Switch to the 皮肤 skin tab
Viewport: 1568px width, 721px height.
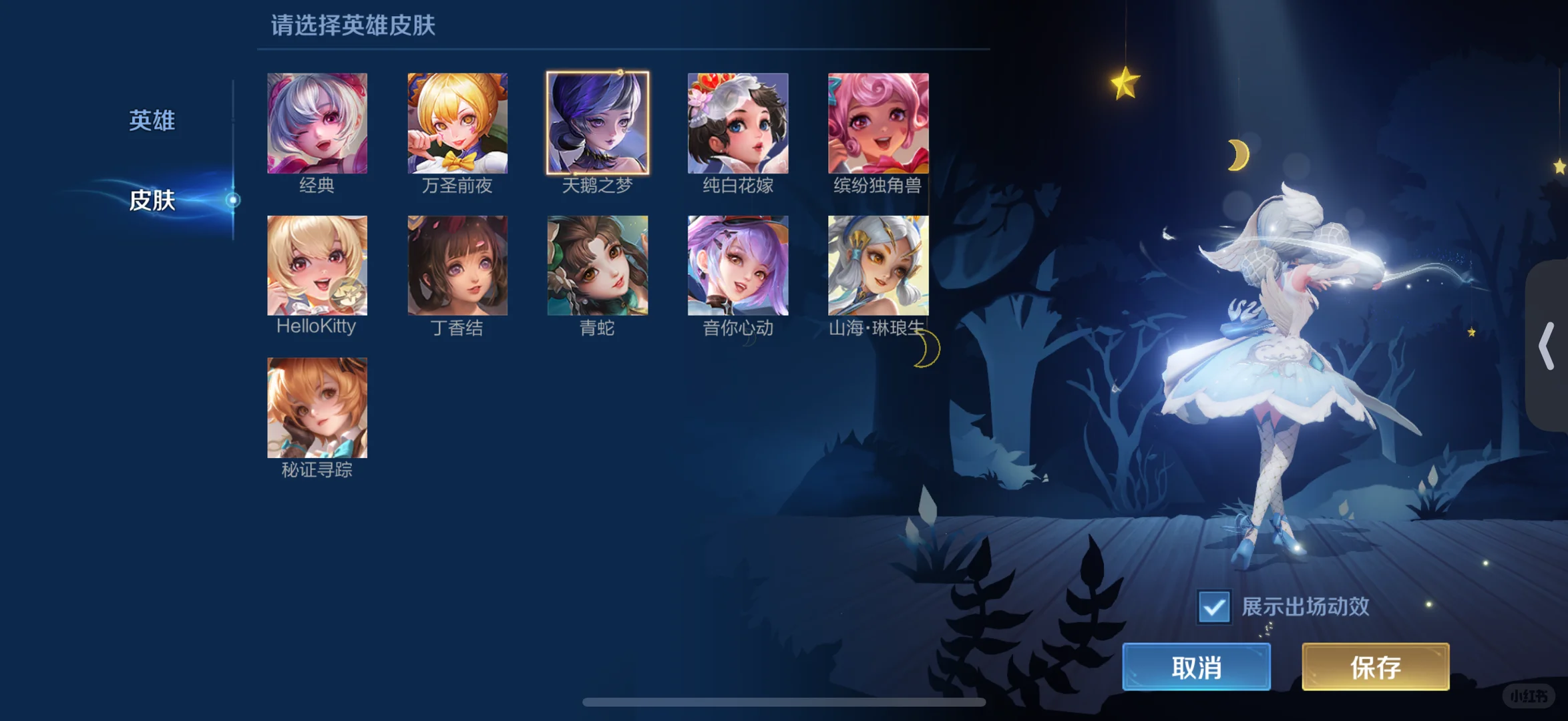coord(152,200)
